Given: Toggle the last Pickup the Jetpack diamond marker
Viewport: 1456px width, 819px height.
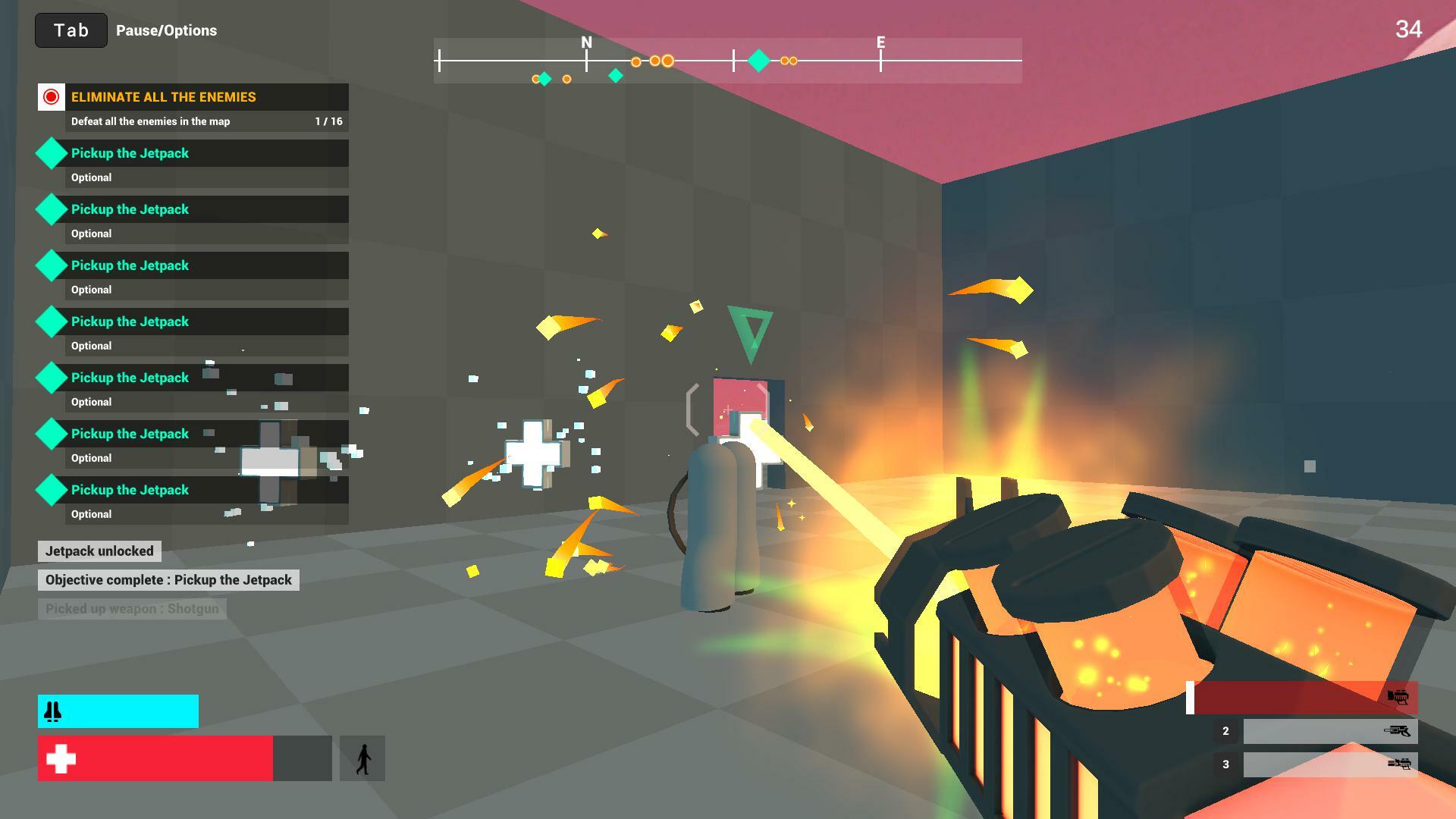Looking at the screenshot, I should 51,490.
